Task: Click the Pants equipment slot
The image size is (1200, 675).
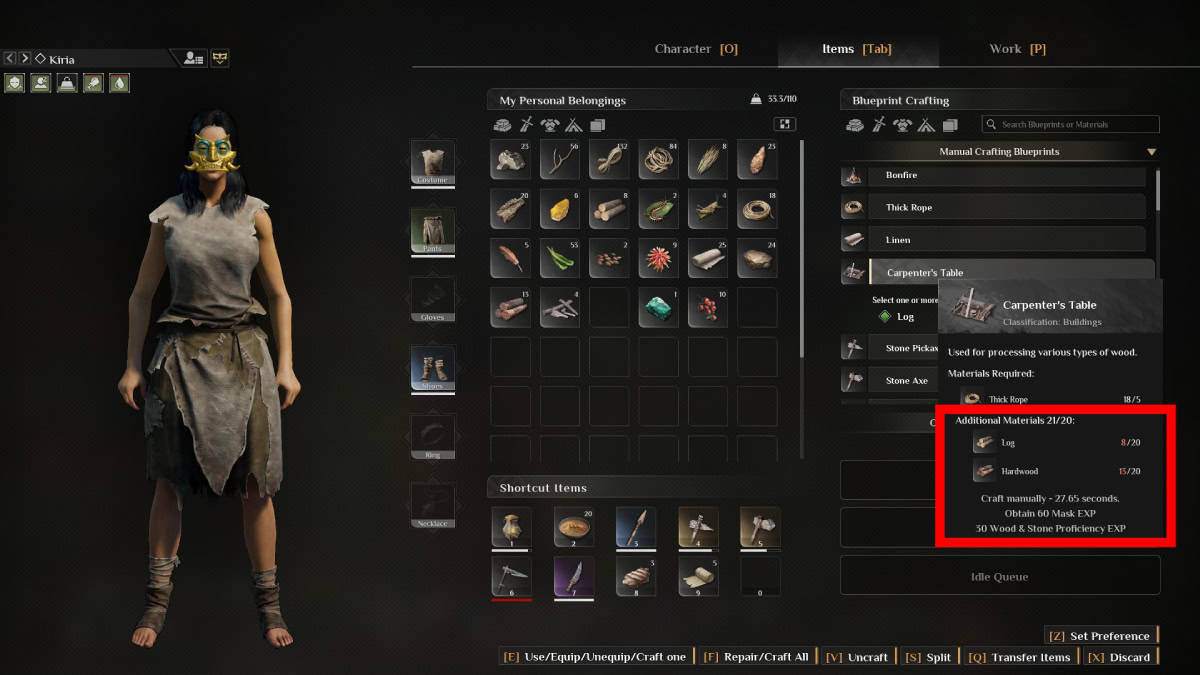Action: coord(432,231)
